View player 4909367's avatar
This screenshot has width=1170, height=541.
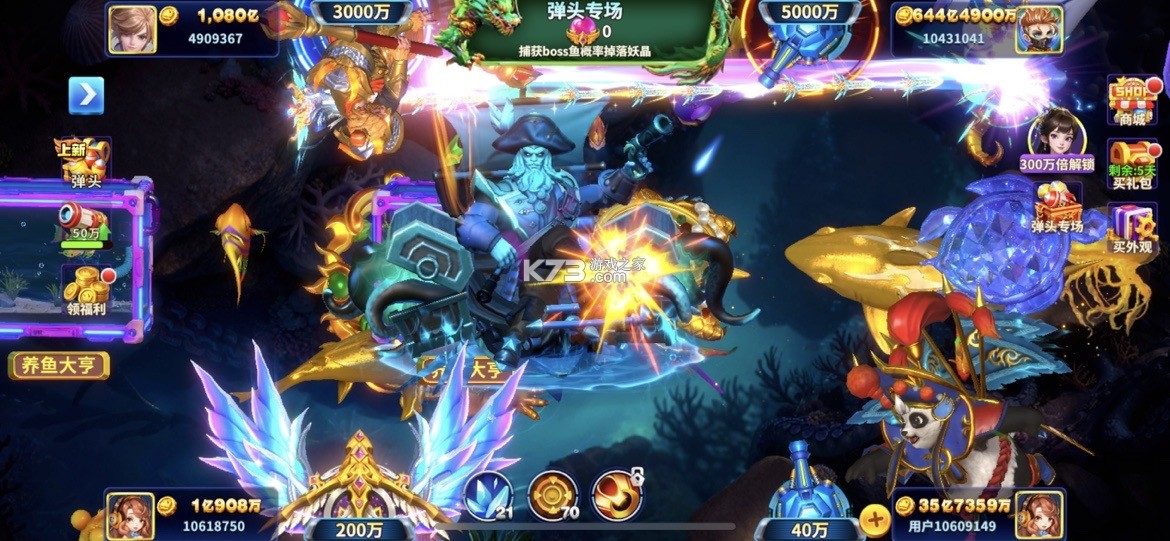133,28
